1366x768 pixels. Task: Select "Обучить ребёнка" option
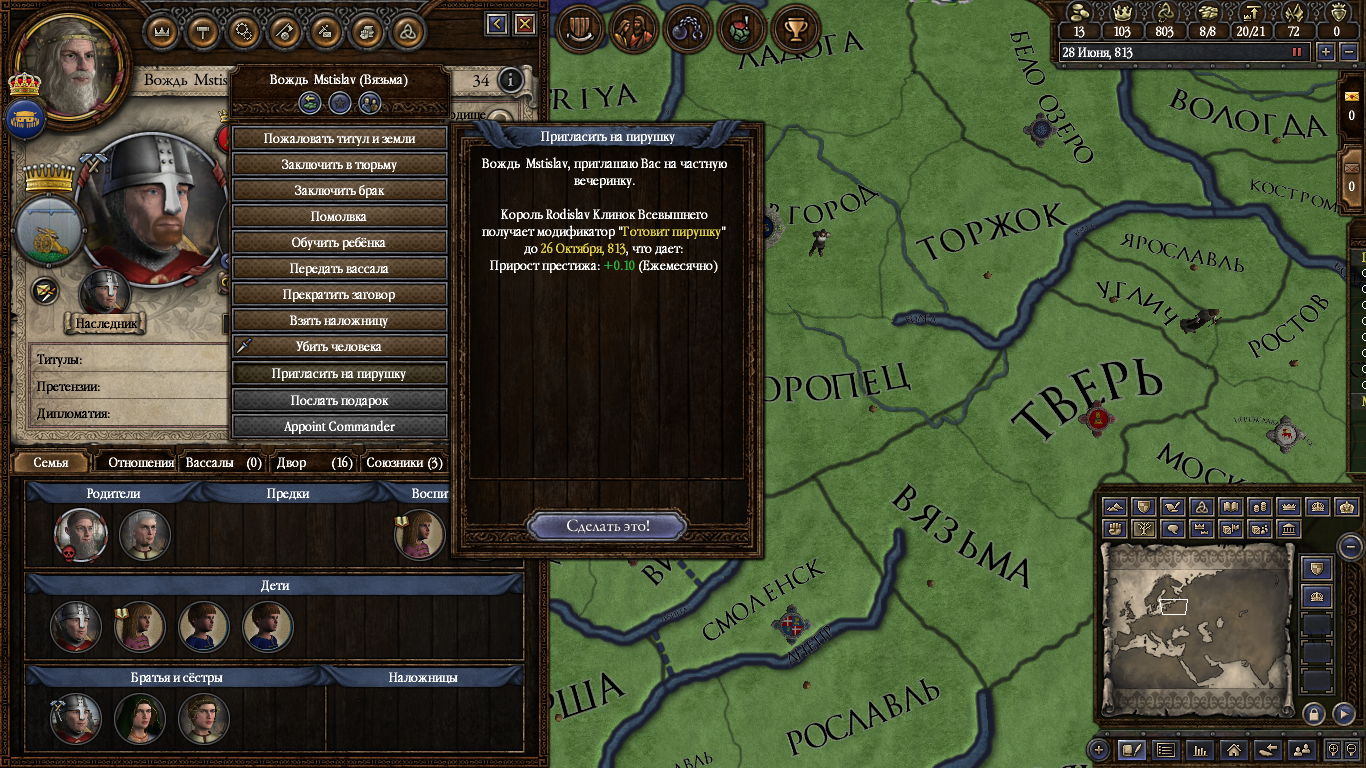pyautogui.click(x=339, y=243)
